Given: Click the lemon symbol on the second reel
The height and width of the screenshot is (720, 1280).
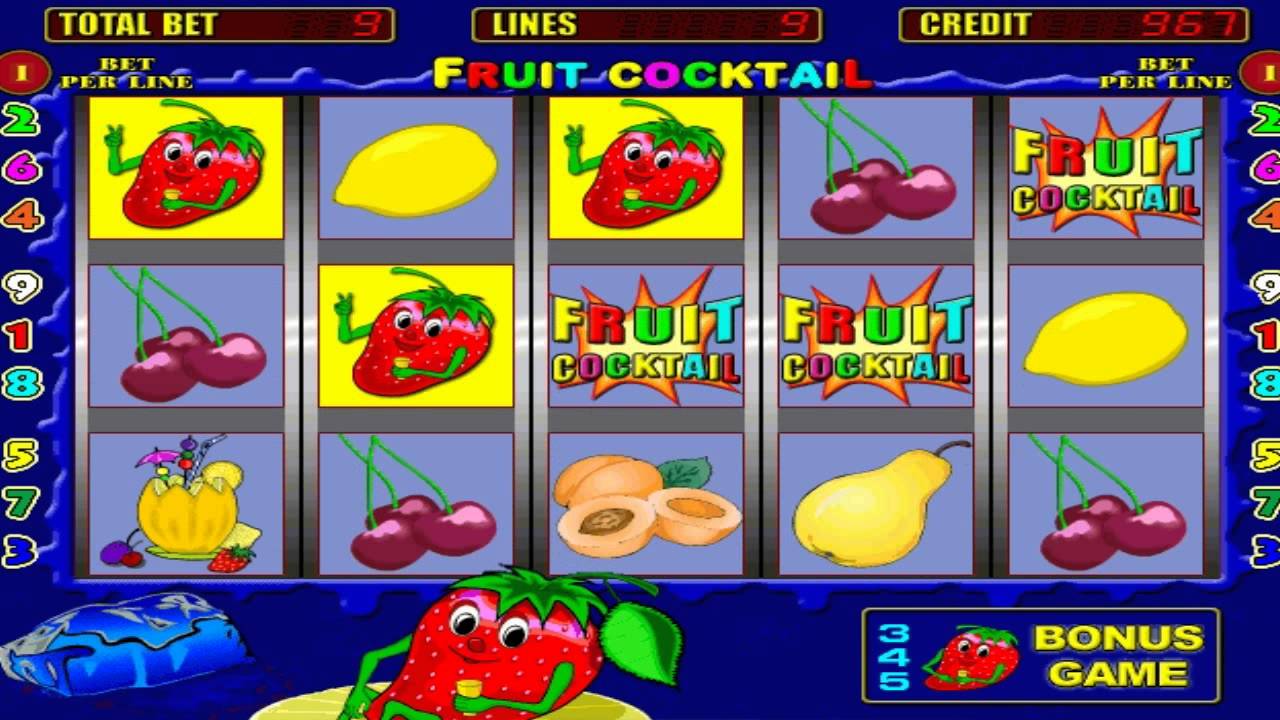Looking at the screenshot, I should 415,170.
